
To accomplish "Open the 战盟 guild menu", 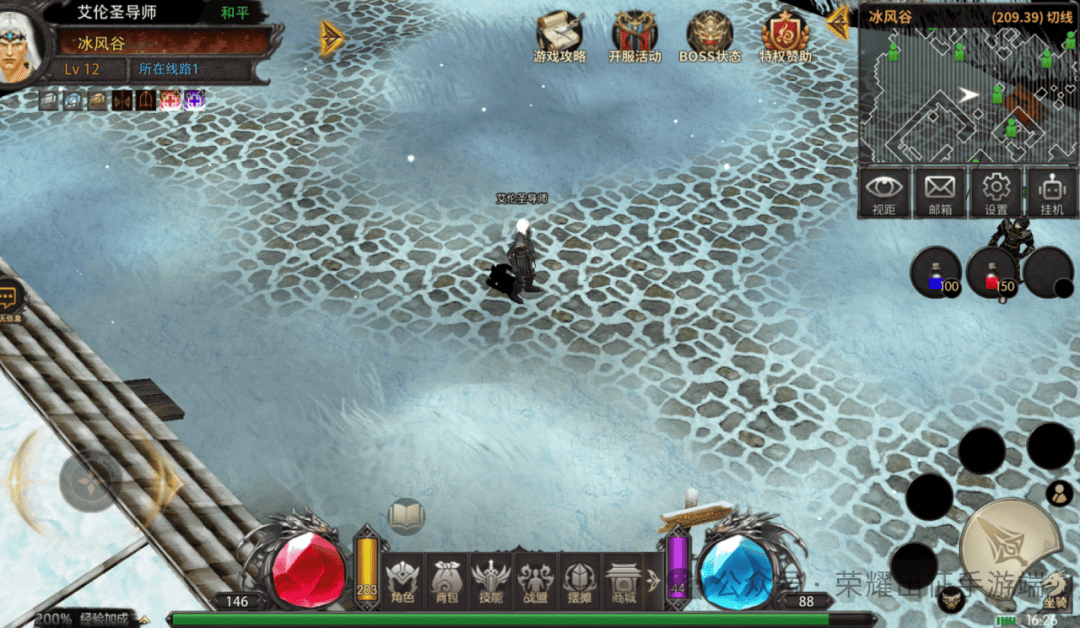I will (535, 580).
